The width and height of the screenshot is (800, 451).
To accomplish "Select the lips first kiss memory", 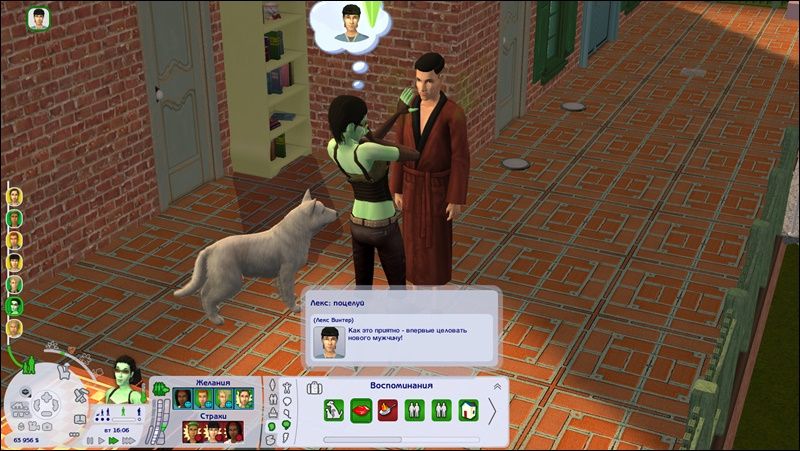I will pyautogui.click(x=362, y=409).
